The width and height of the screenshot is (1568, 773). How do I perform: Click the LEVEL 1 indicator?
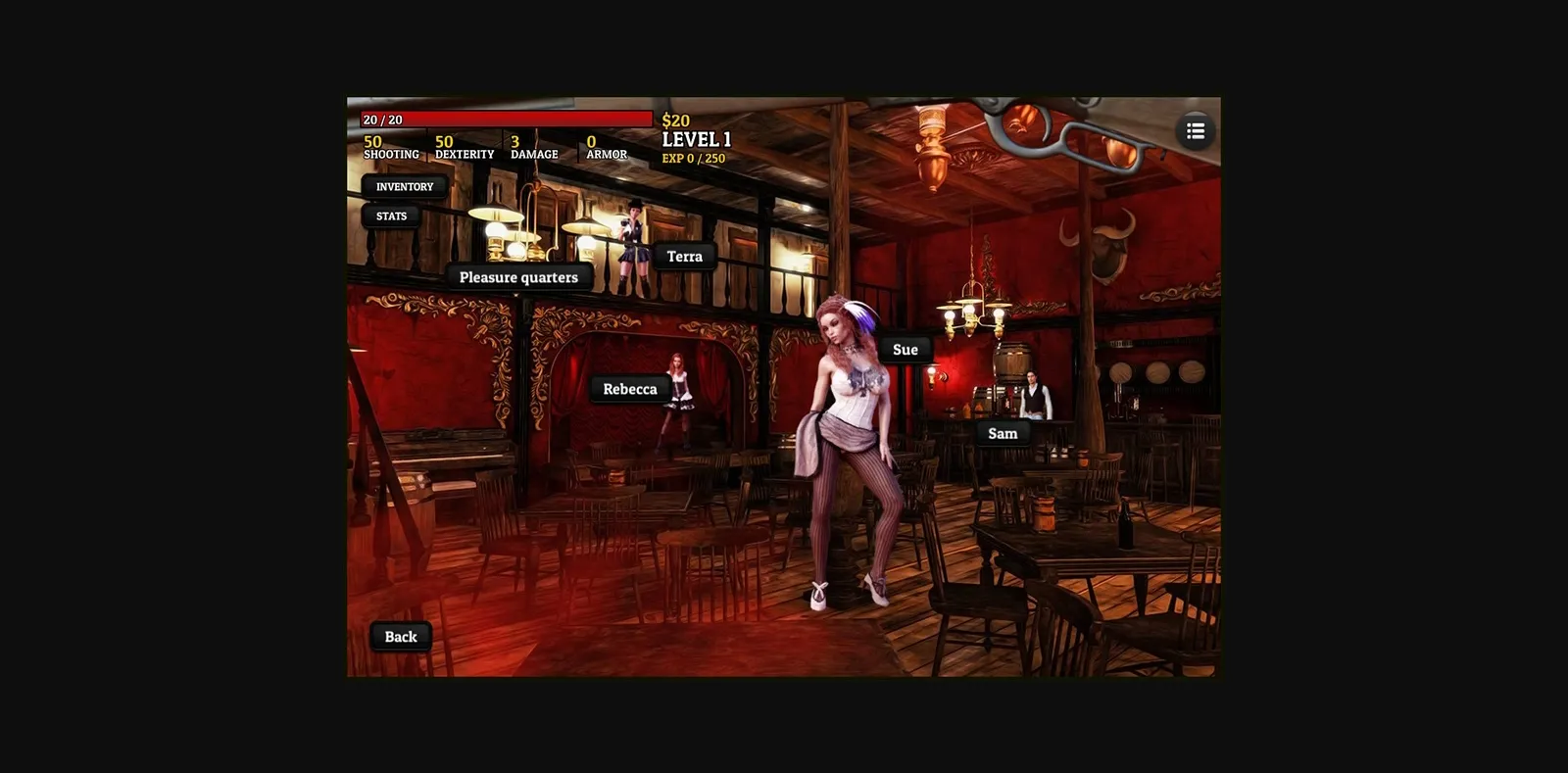click(696, 139)
